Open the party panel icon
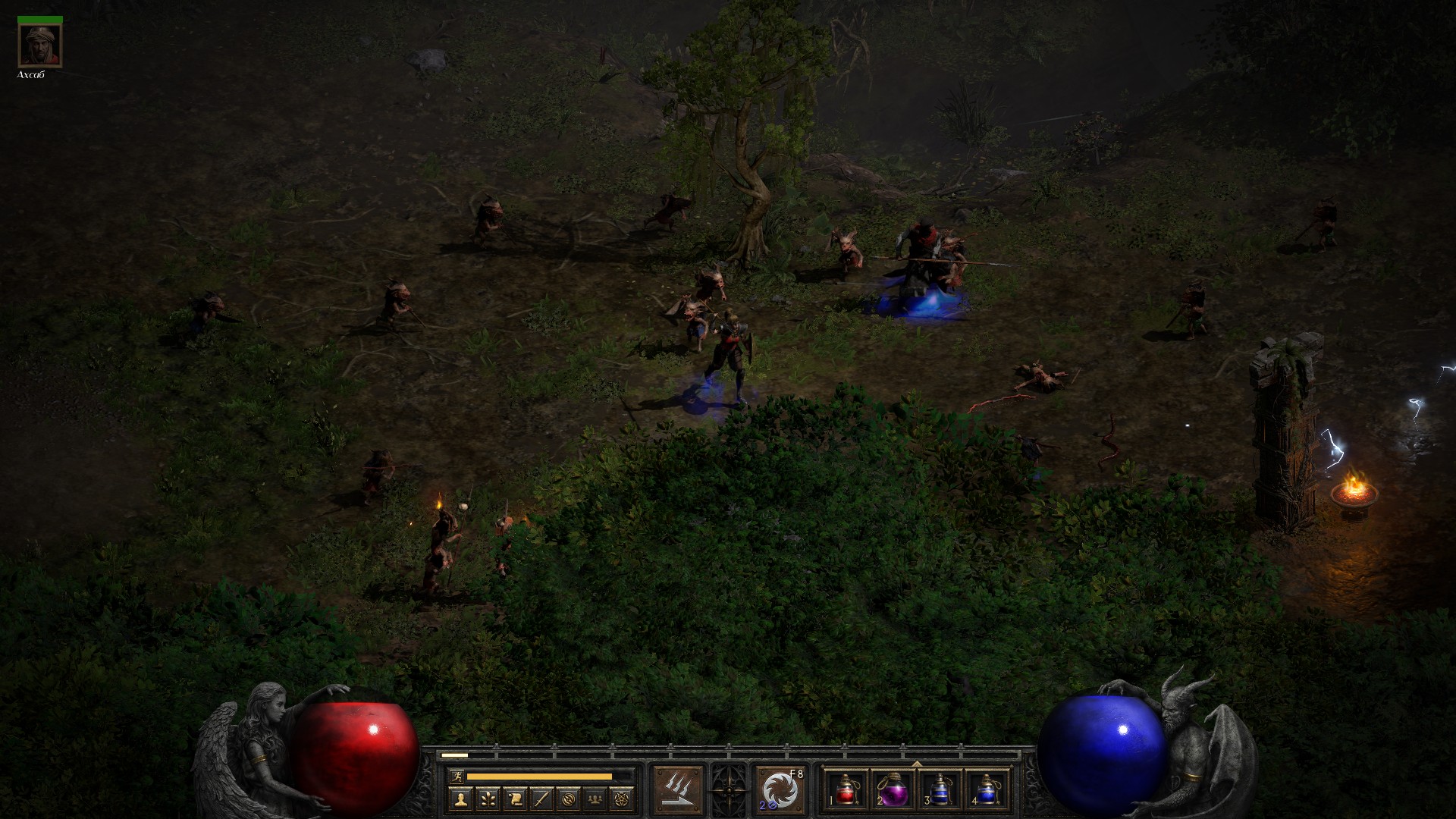The height and width of the screenshot is (819, 1456). click(x=596, y=799)
